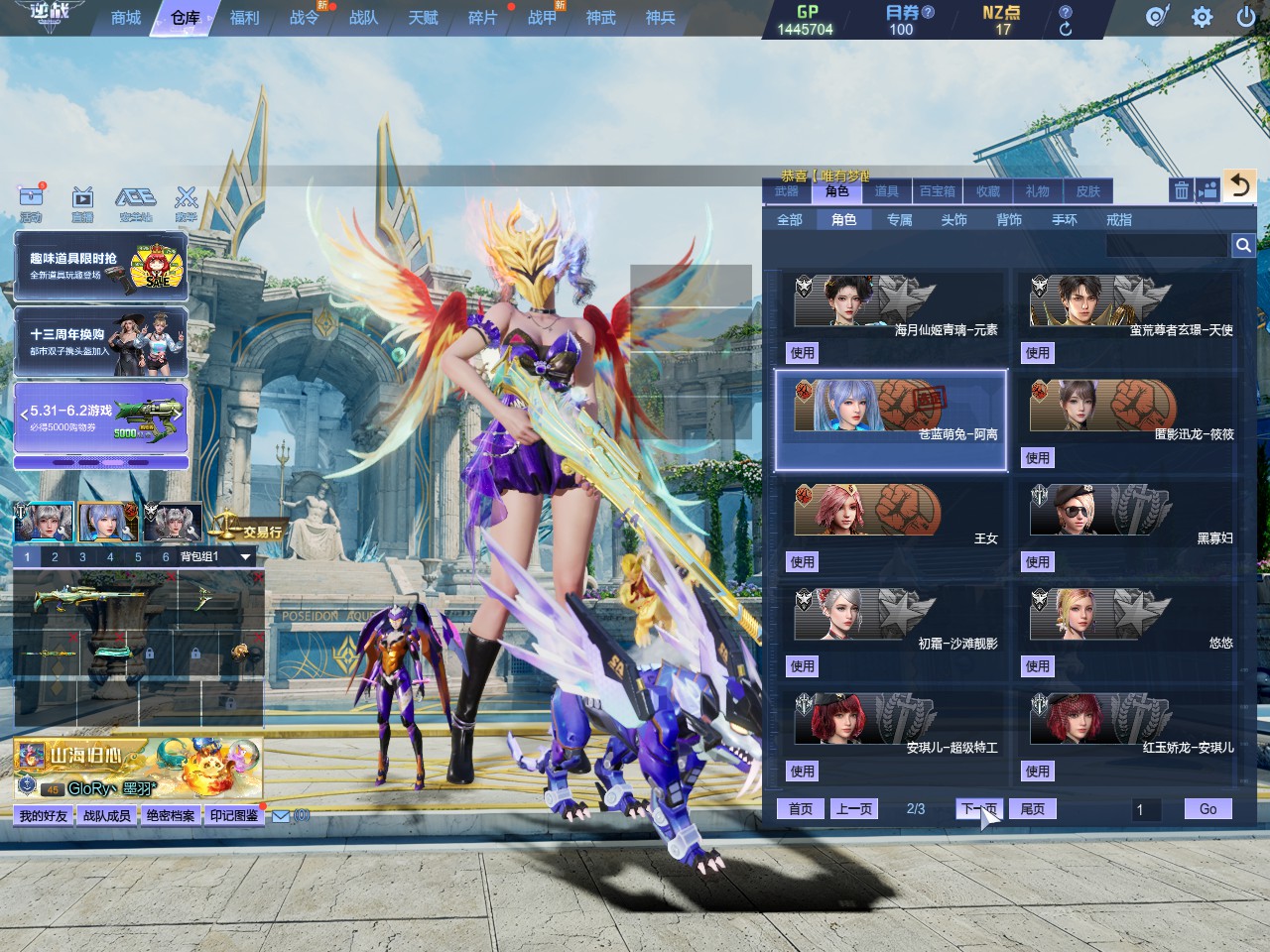
Task: Select the 背饰 back accessory filter
Action: point(1009,219)
